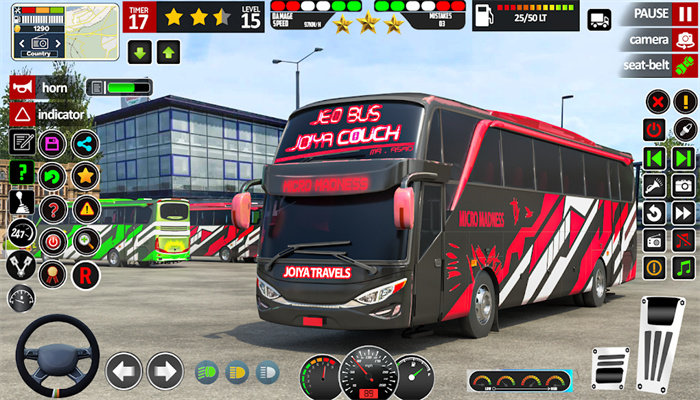
Task: Click the green up arrow button
Action: 168,51
